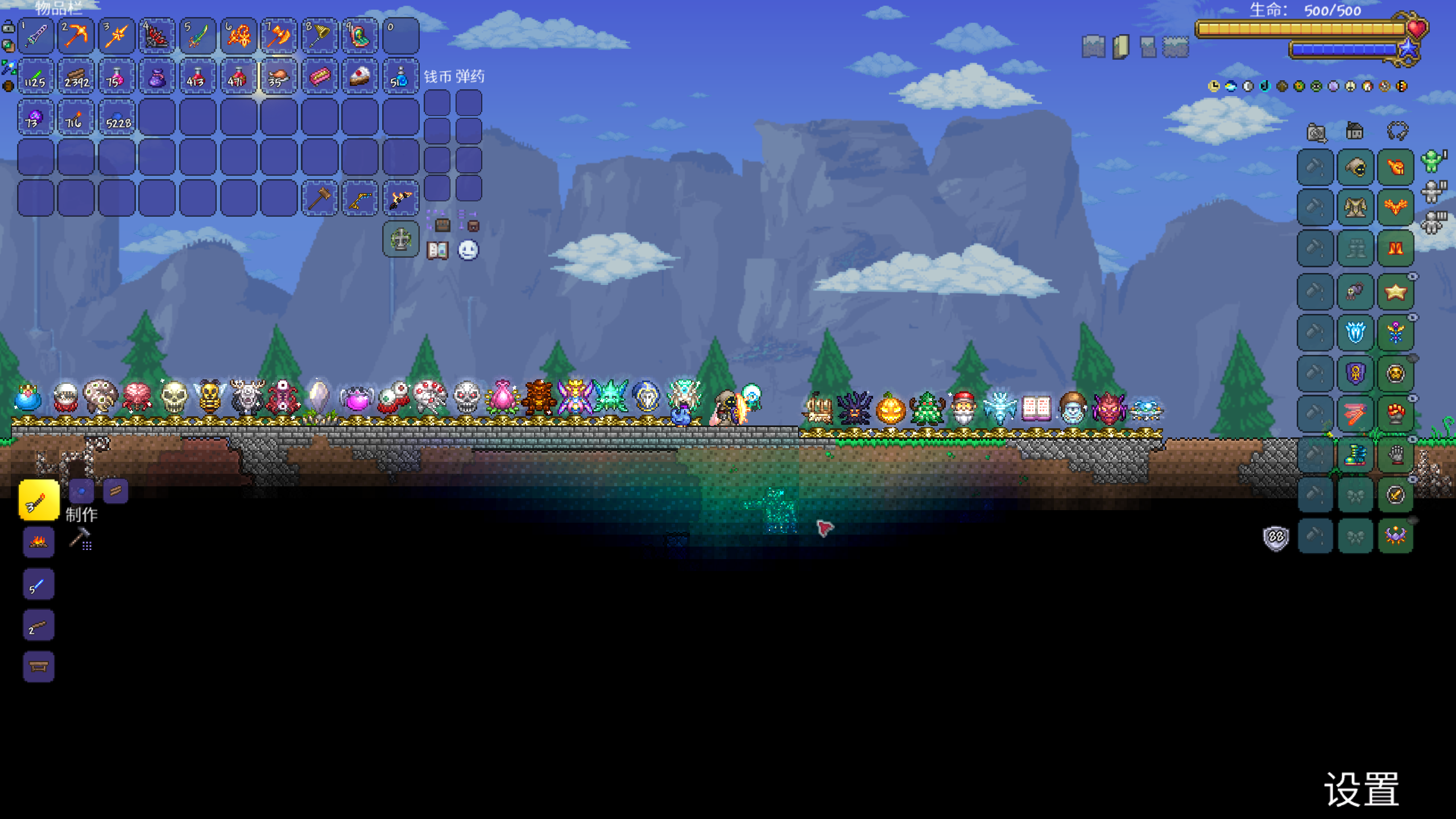
Task: Switch to the green loadout one figure
Action: click(1432, 161)
